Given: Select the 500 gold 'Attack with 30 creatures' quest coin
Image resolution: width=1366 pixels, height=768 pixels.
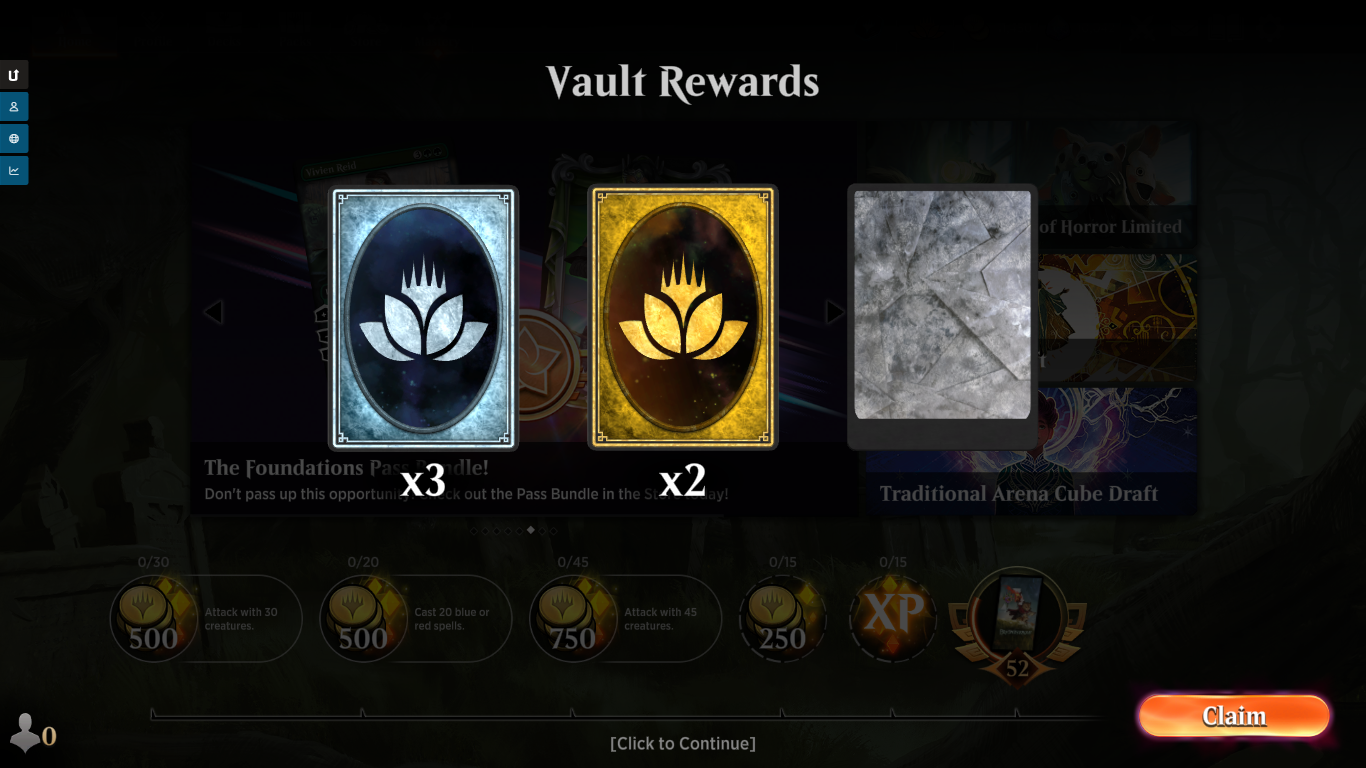Looking at the screenshot, I should click(153, 619).
